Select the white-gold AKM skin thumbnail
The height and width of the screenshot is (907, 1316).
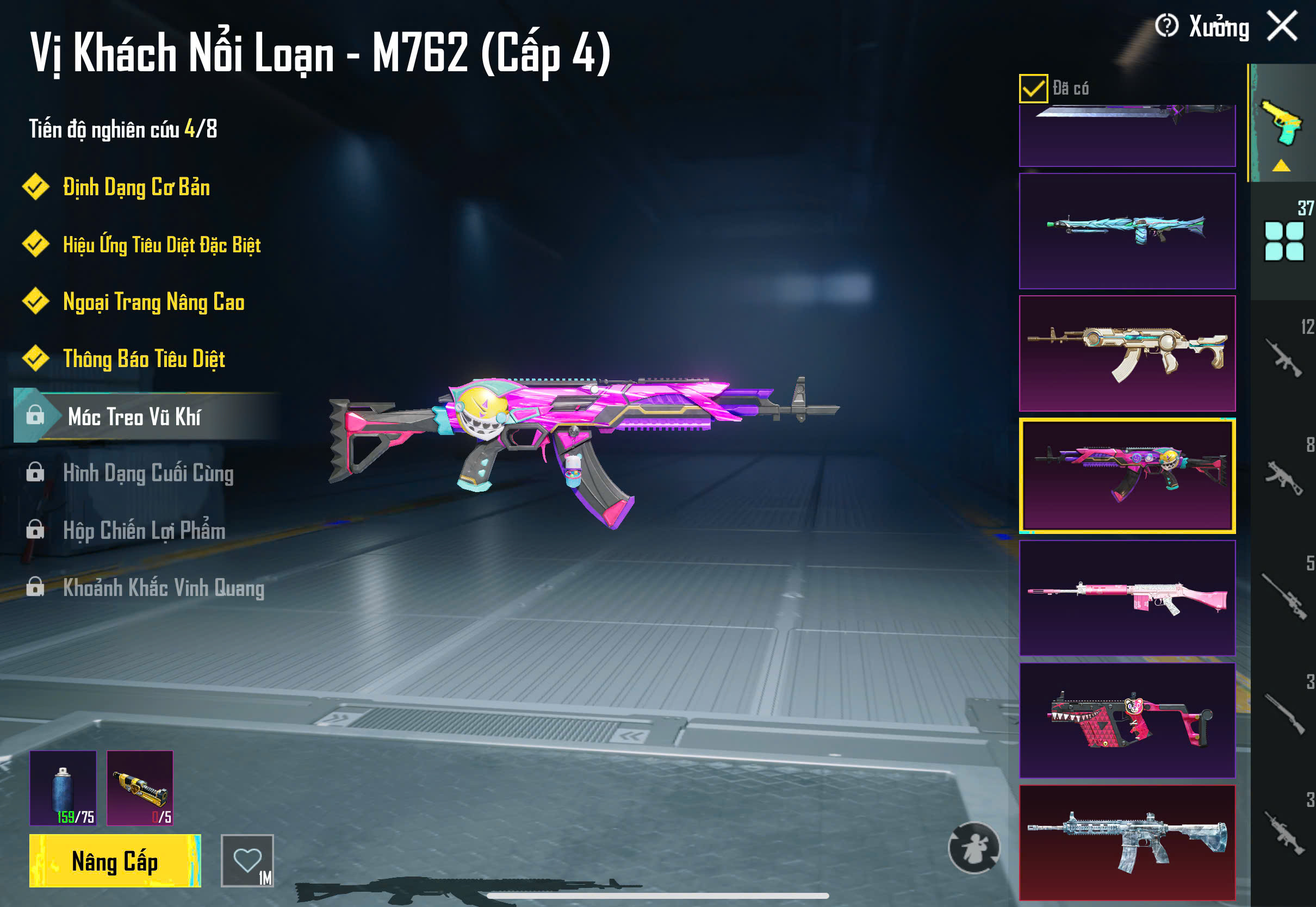click(x=1127, y=353)
